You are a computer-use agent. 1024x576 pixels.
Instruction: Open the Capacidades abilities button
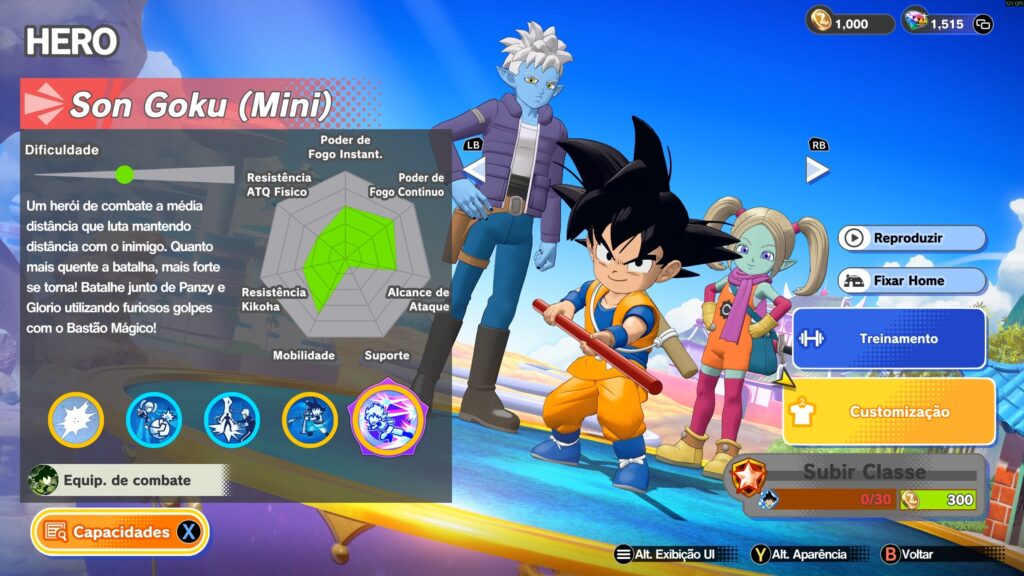tap(120, 532)
